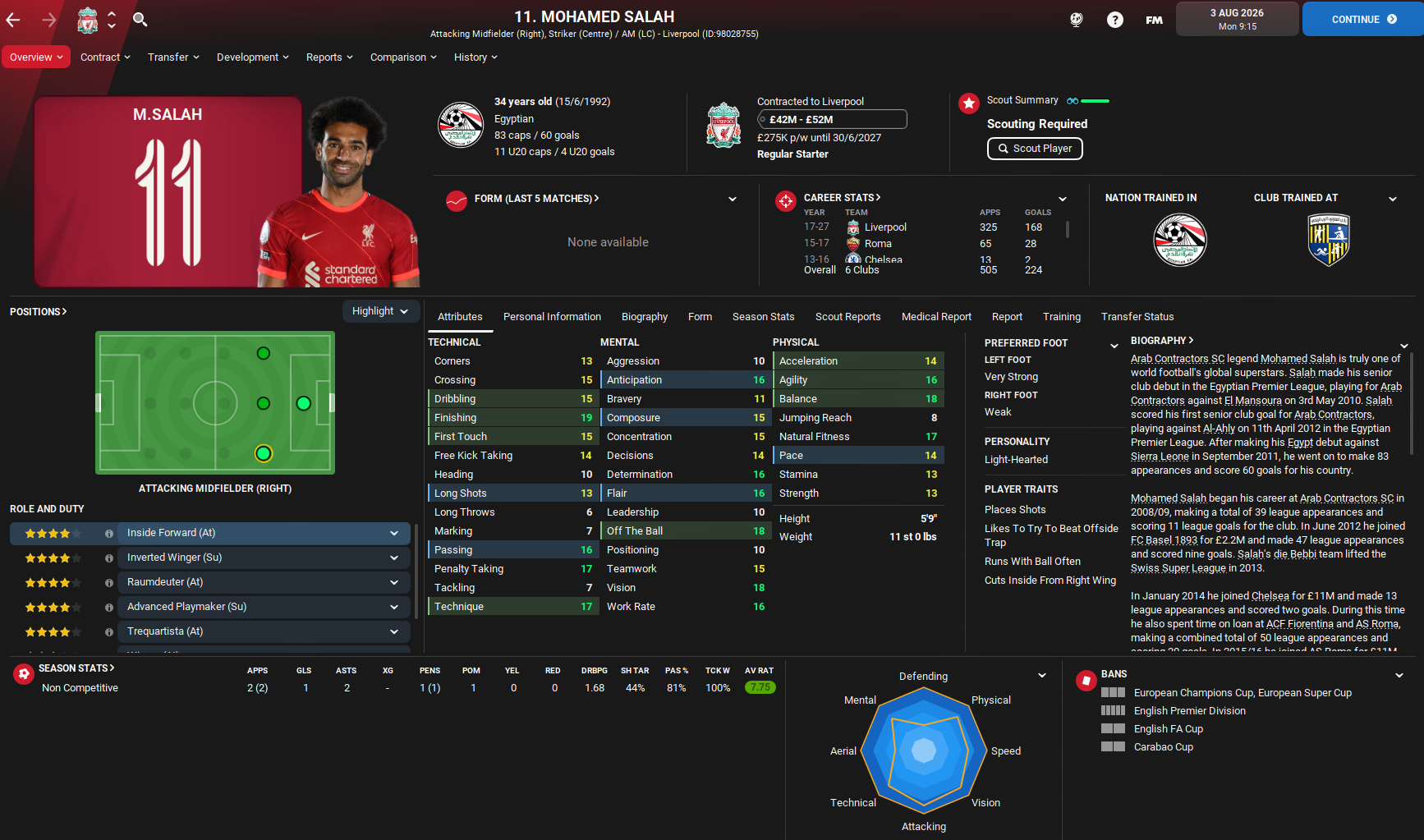Switch to the Season Stats tab
The height and width of the screenshot is (840, 1424).
(x=763, y=317)
